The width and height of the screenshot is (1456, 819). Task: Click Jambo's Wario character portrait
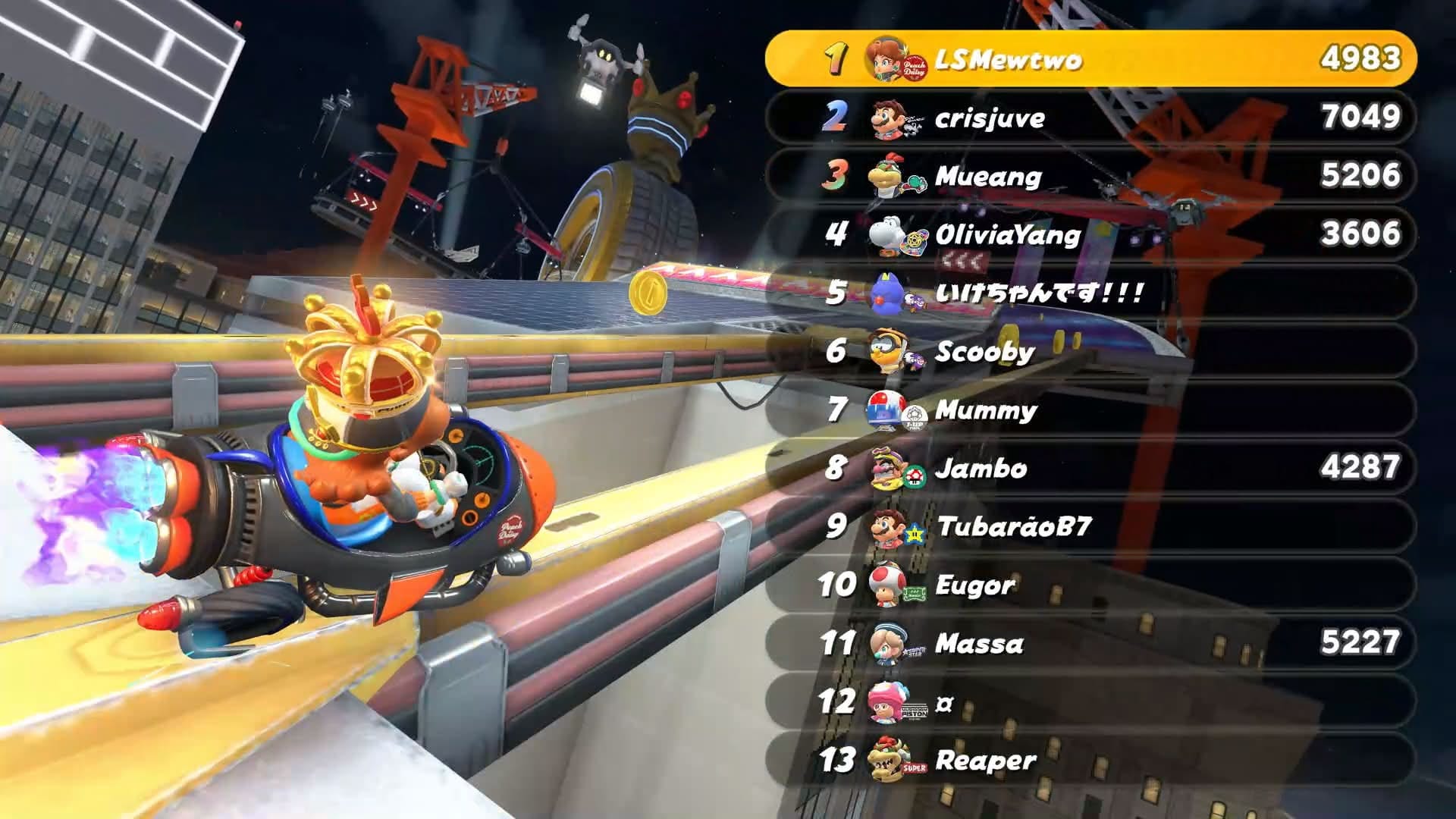coord(886,468)
